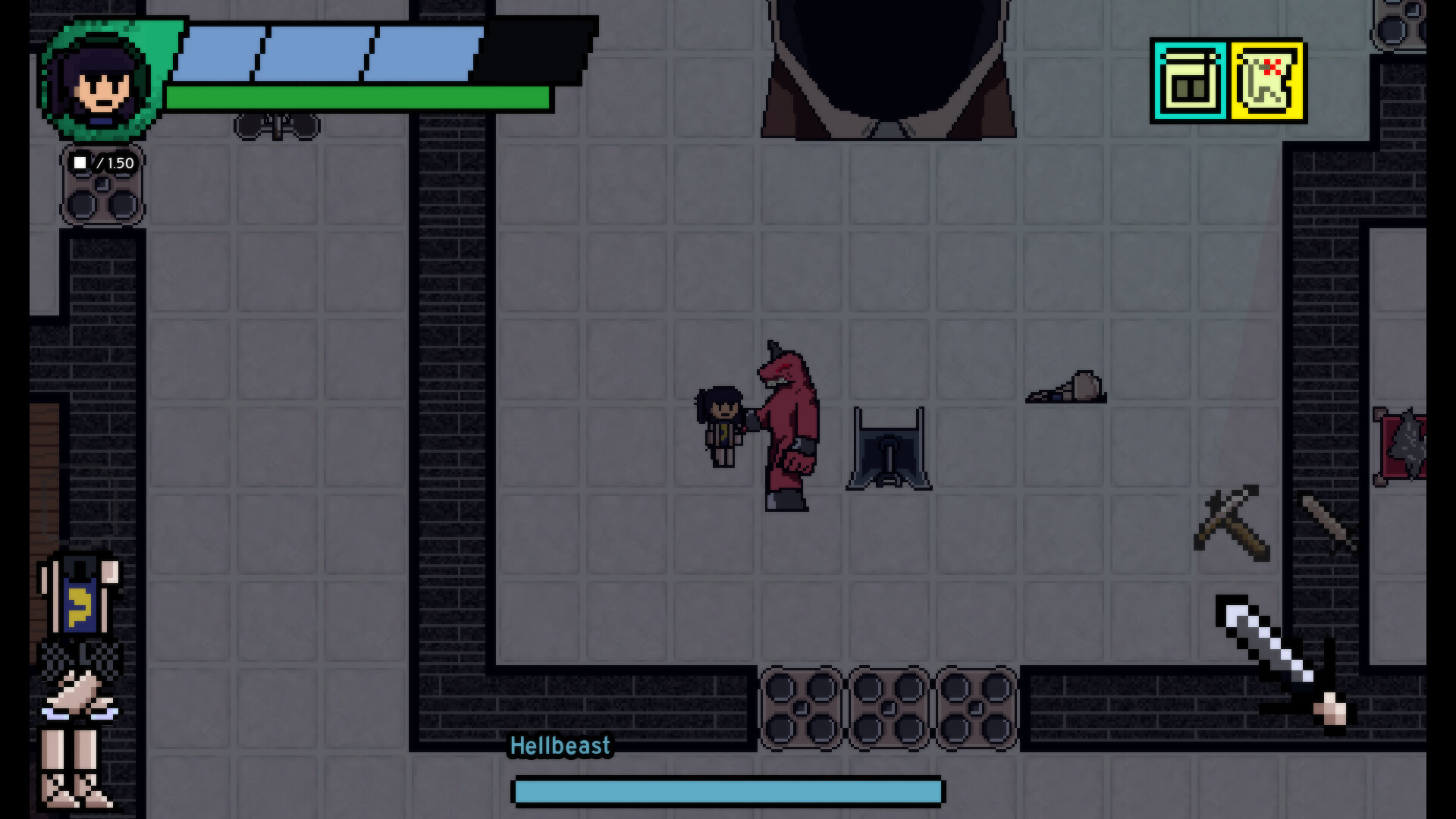
Task: Click the Hellbeast name label
Action: tap(560, 745)
